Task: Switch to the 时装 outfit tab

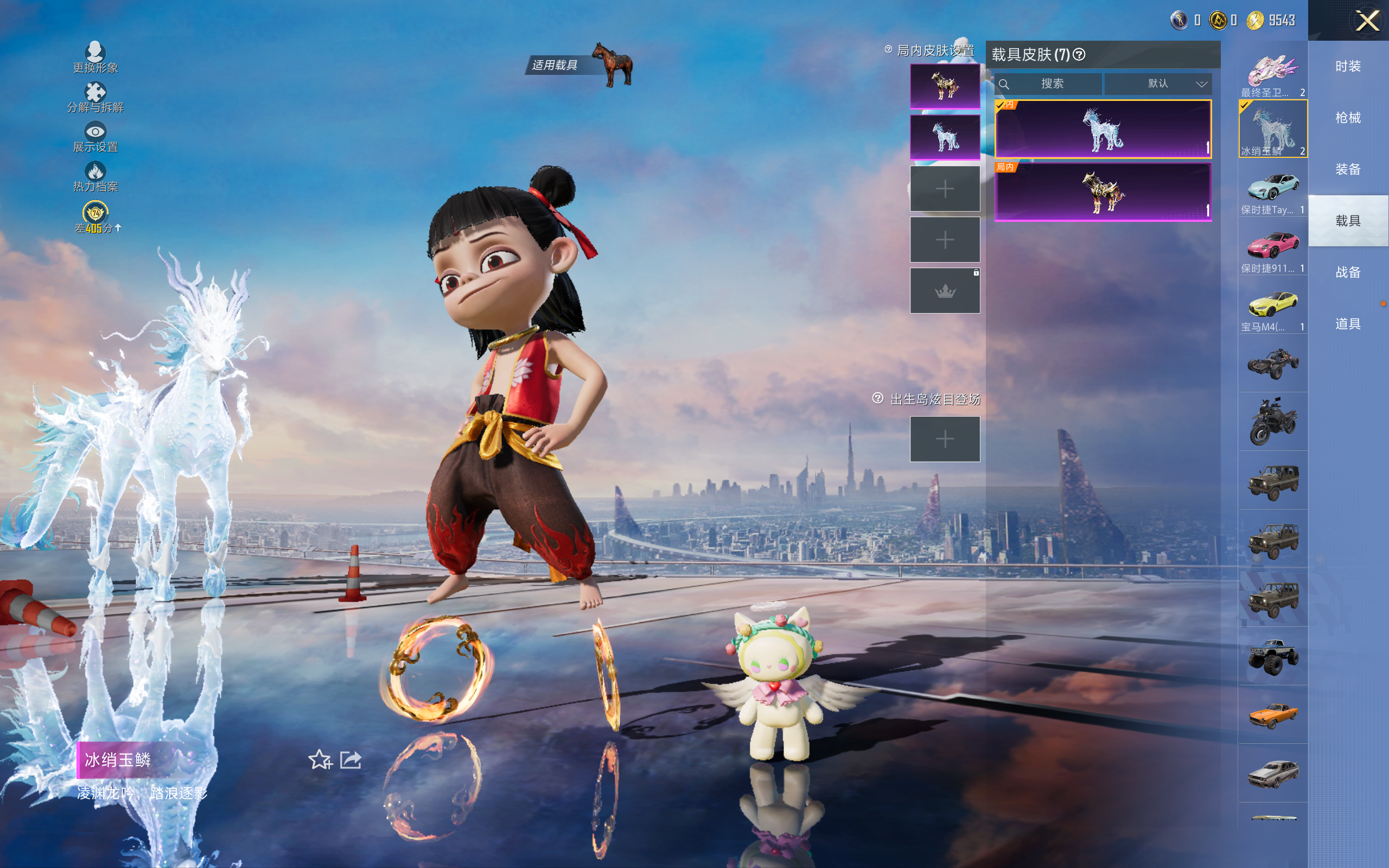Action: click(1348, 67)
